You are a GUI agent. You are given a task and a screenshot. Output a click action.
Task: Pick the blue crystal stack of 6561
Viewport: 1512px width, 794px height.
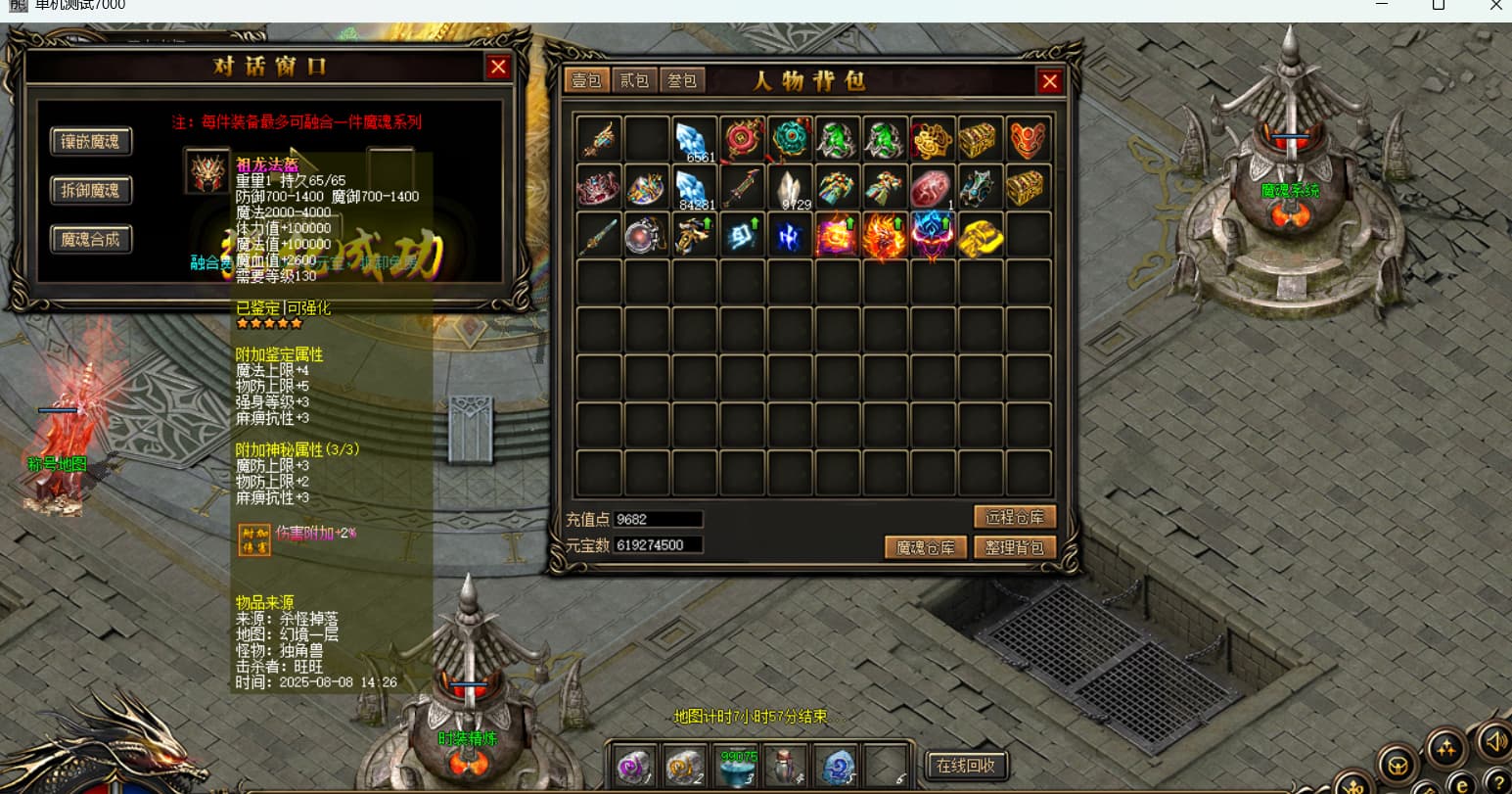695,140
